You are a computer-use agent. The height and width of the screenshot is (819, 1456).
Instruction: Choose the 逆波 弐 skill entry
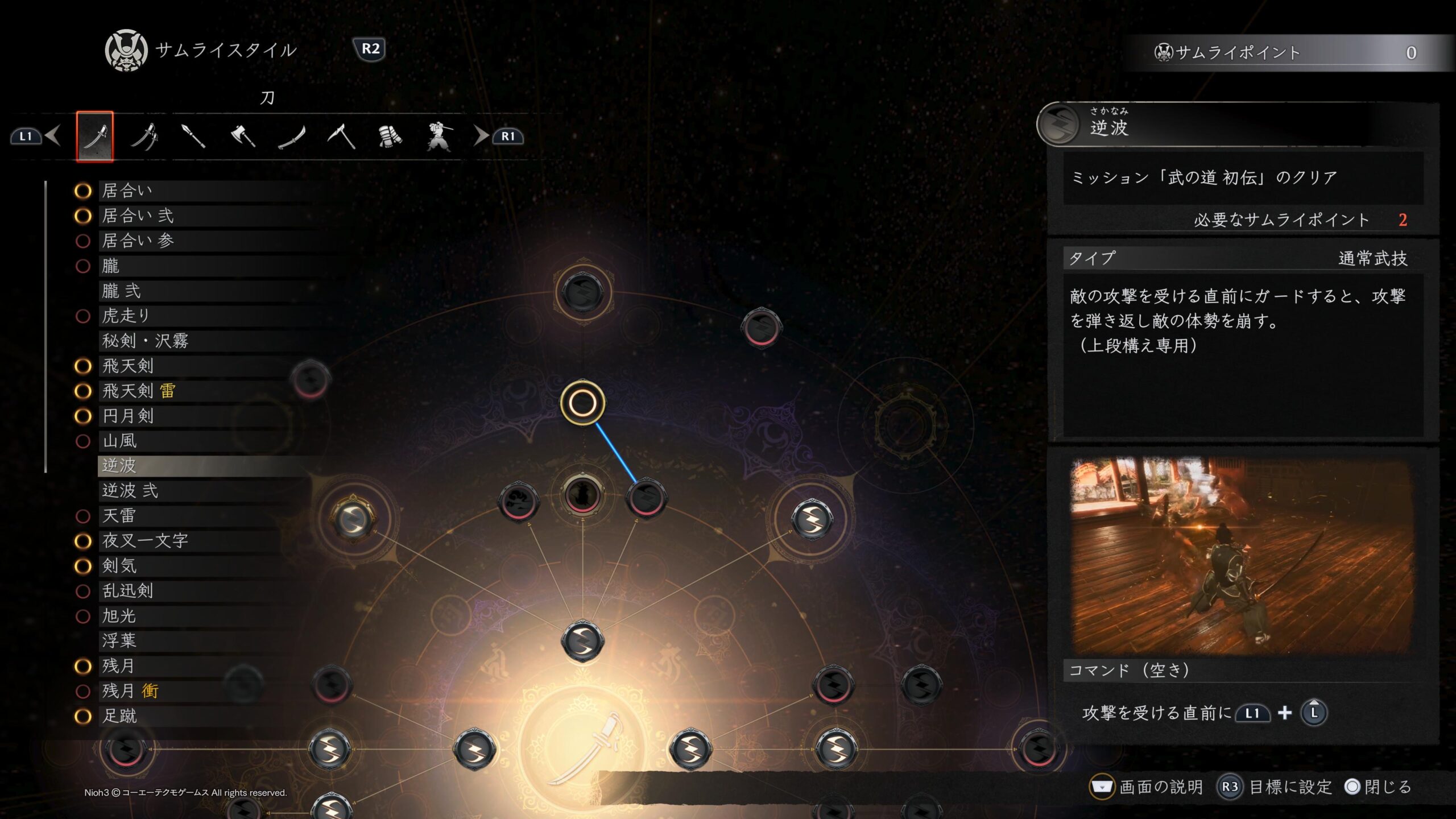click(130, 491)
